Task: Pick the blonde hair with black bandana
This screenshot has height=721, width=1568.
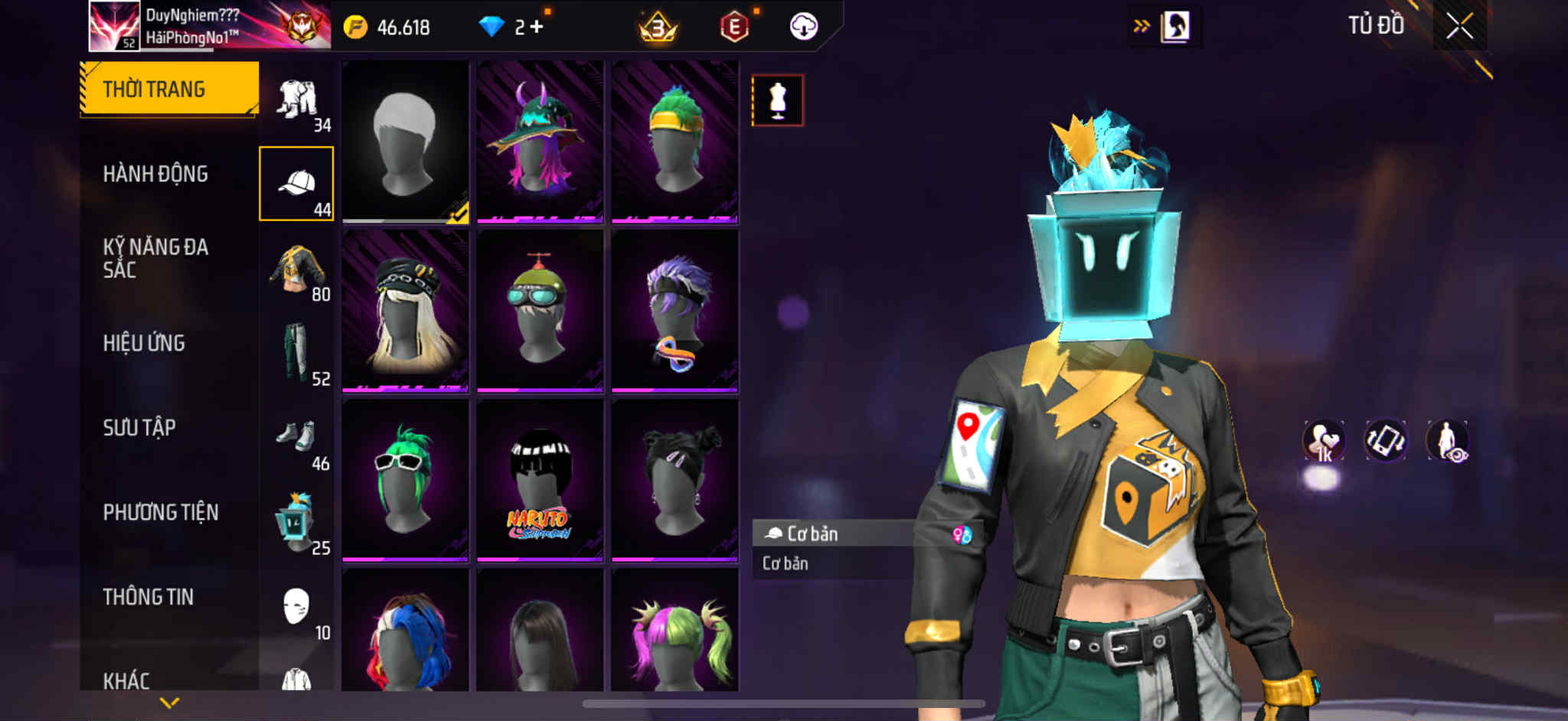Action: 405,311
